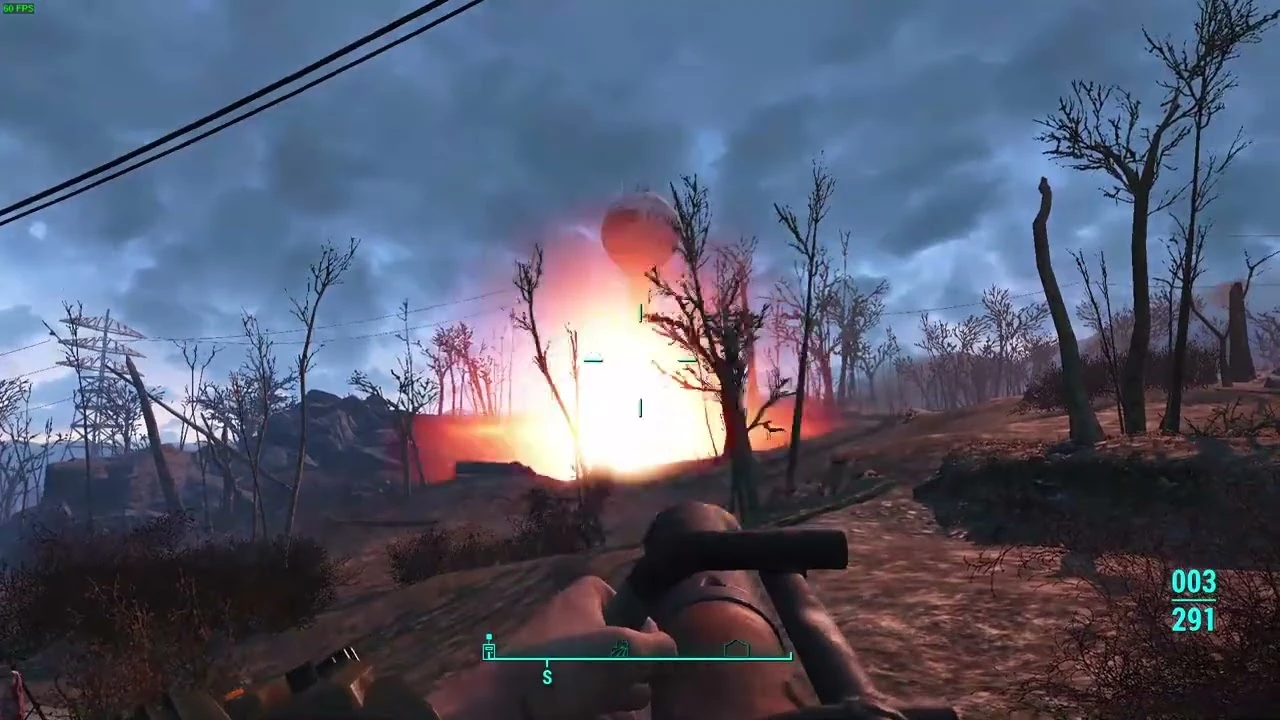Click the South indicator on the compass
The height and width of the screenshot is (720, 1280).
(547, 676)
